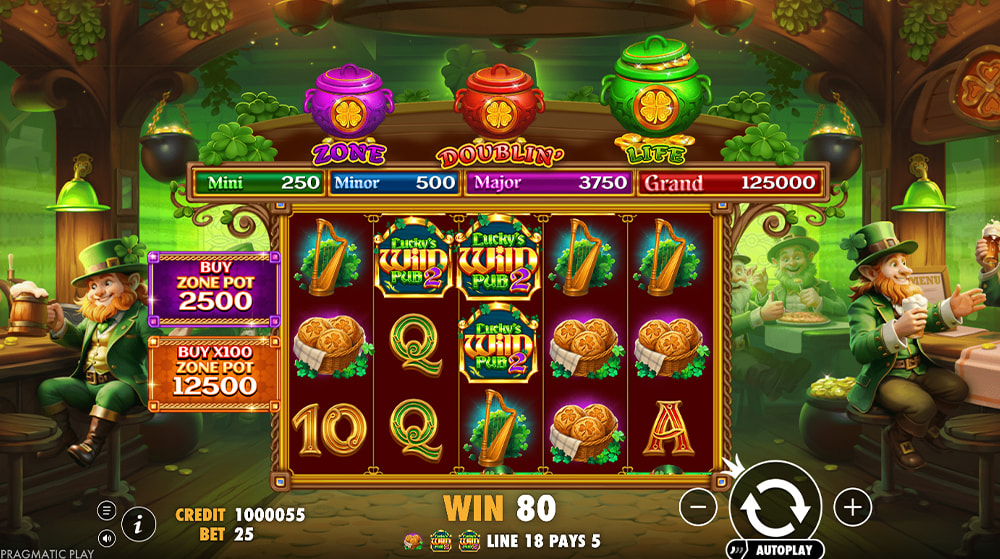Spin the reels with the circular arrows button
This screenshot has width=1000, height=559.
click(775, 506)
